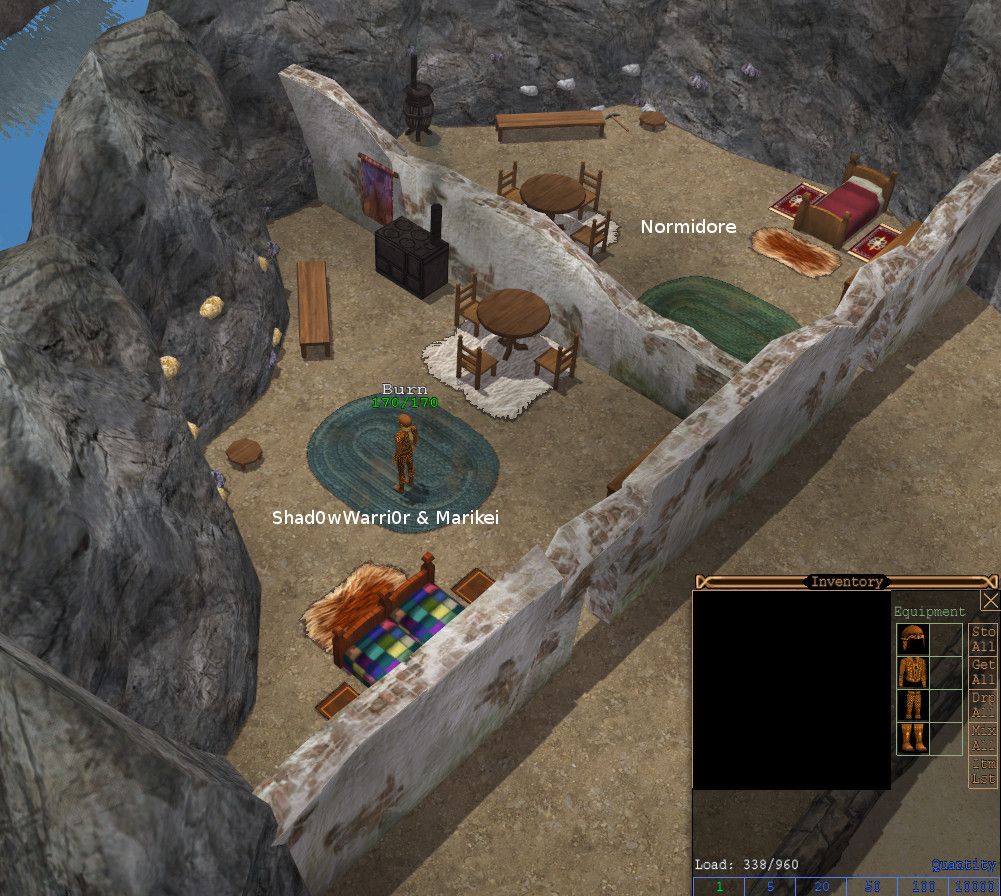
Task: Set quantity to 5
Action: tap(769, 887)
